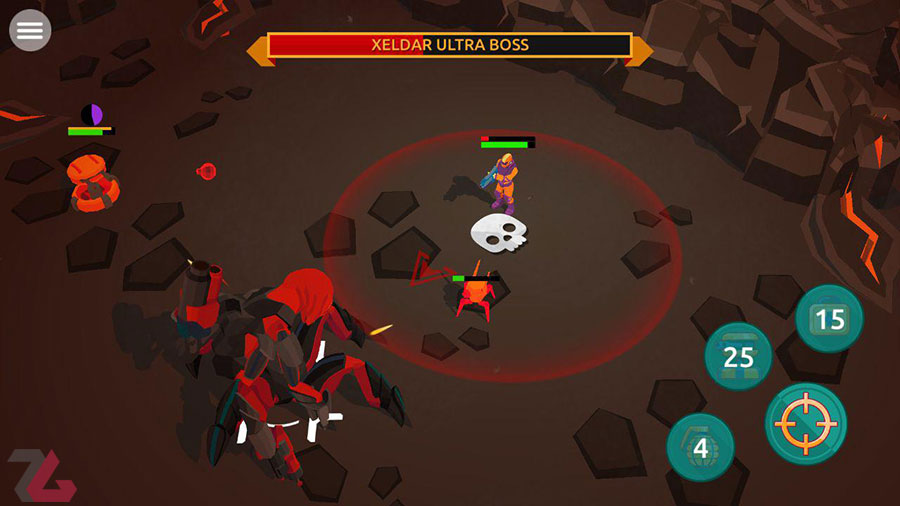
Task: Open the hamburger menu
Action: 30,31
